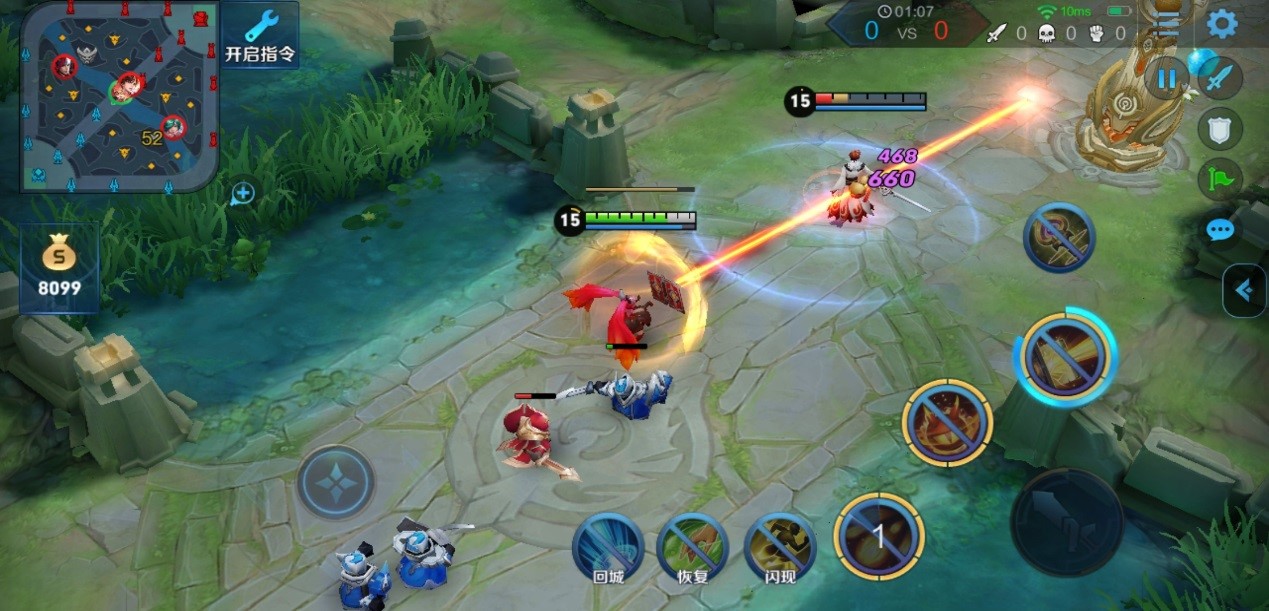
Task: Open the blue quick chat bubble
Action: (1220, 230)
